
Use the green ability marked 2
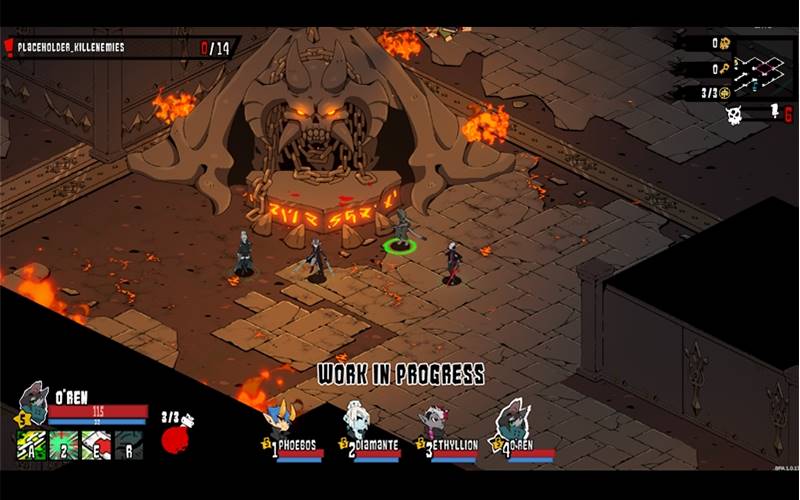64,445
